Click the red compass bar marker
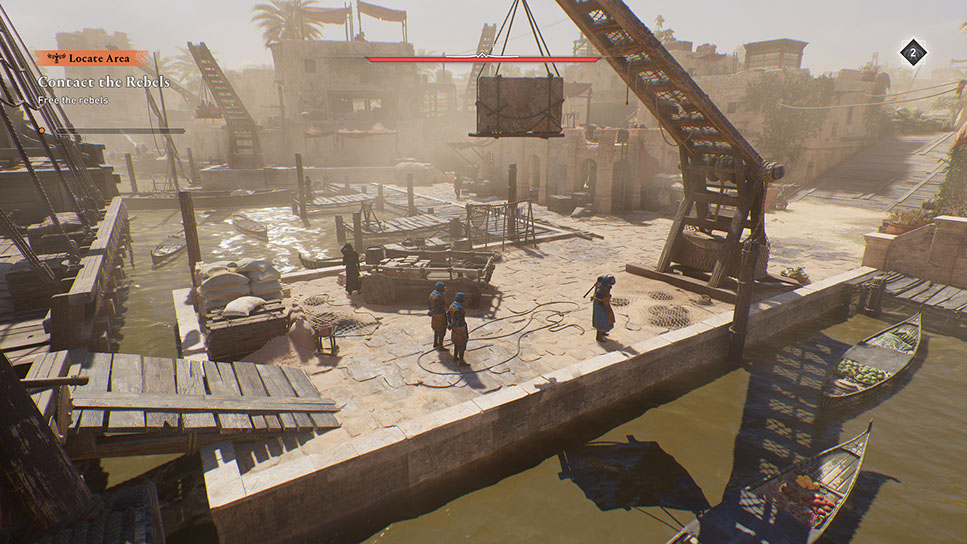Image resolution: width=967 pixels, height=544 pixels. point(481,59)
